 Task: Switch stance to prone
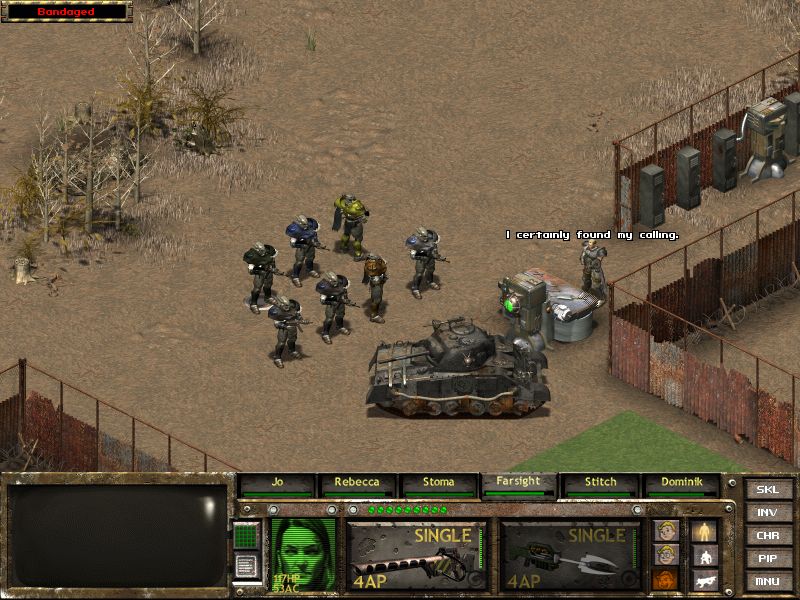(704, 579)
